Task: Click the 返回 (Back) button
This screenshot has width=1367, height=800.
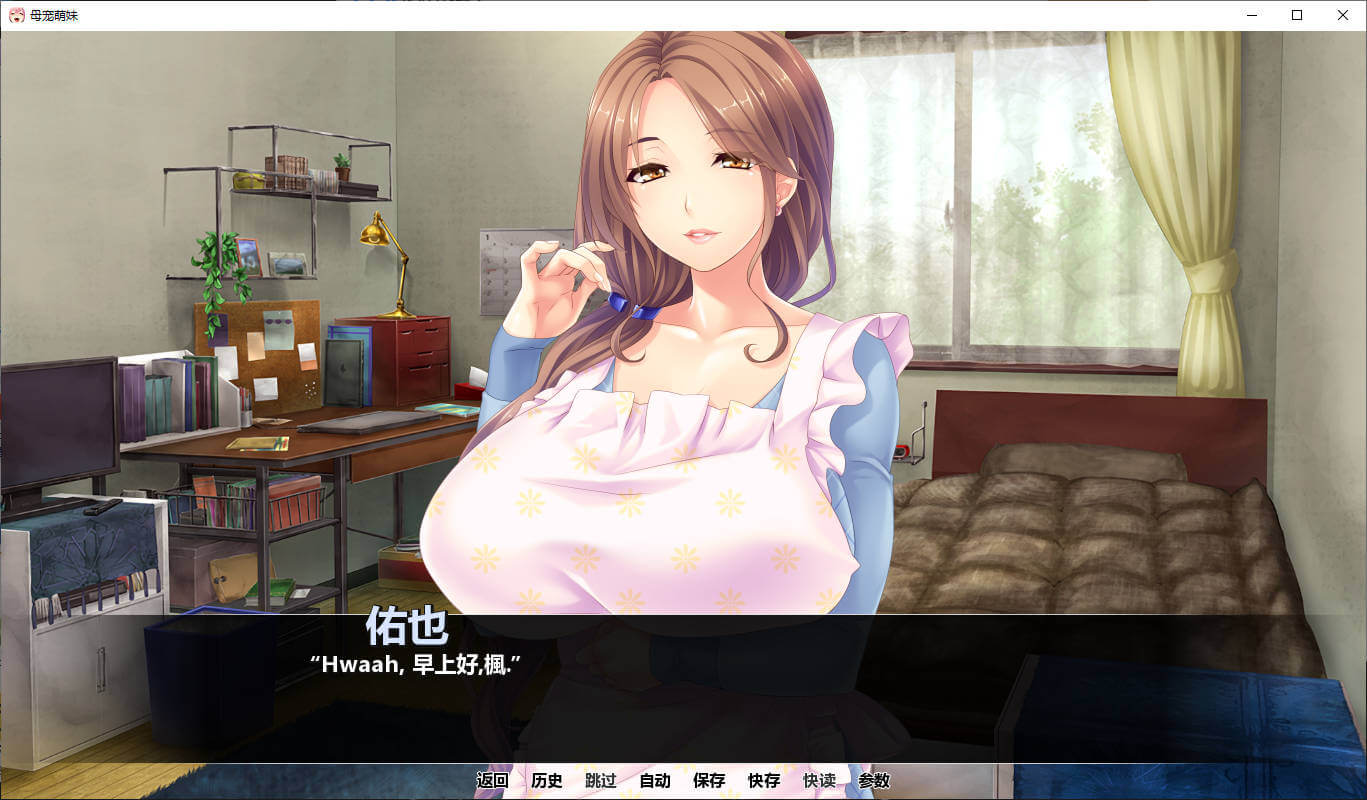Action: [492, 781]
